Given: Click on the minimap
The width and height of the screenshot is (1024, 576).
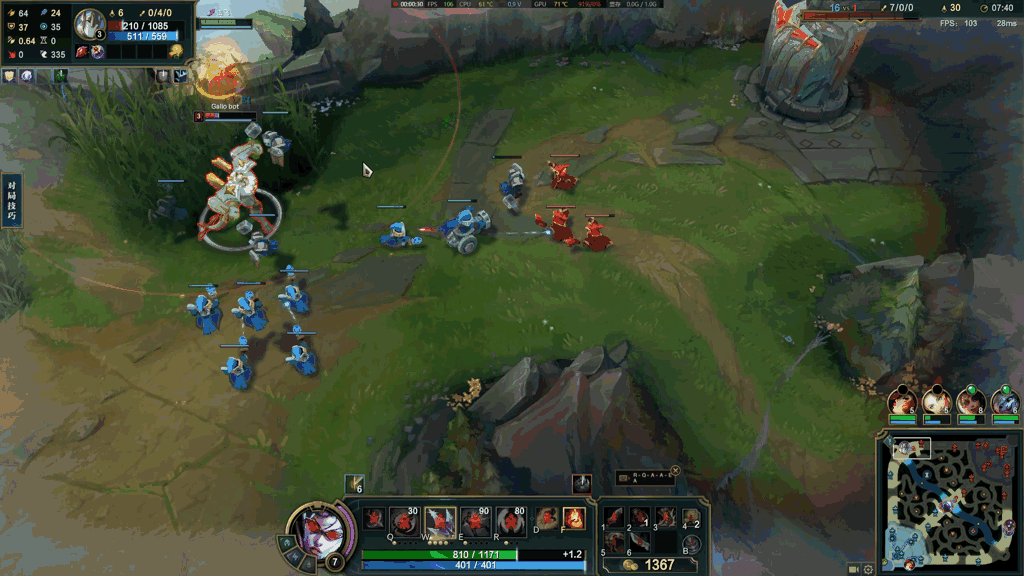Looking at the screenshot, I should click(948, 500).
